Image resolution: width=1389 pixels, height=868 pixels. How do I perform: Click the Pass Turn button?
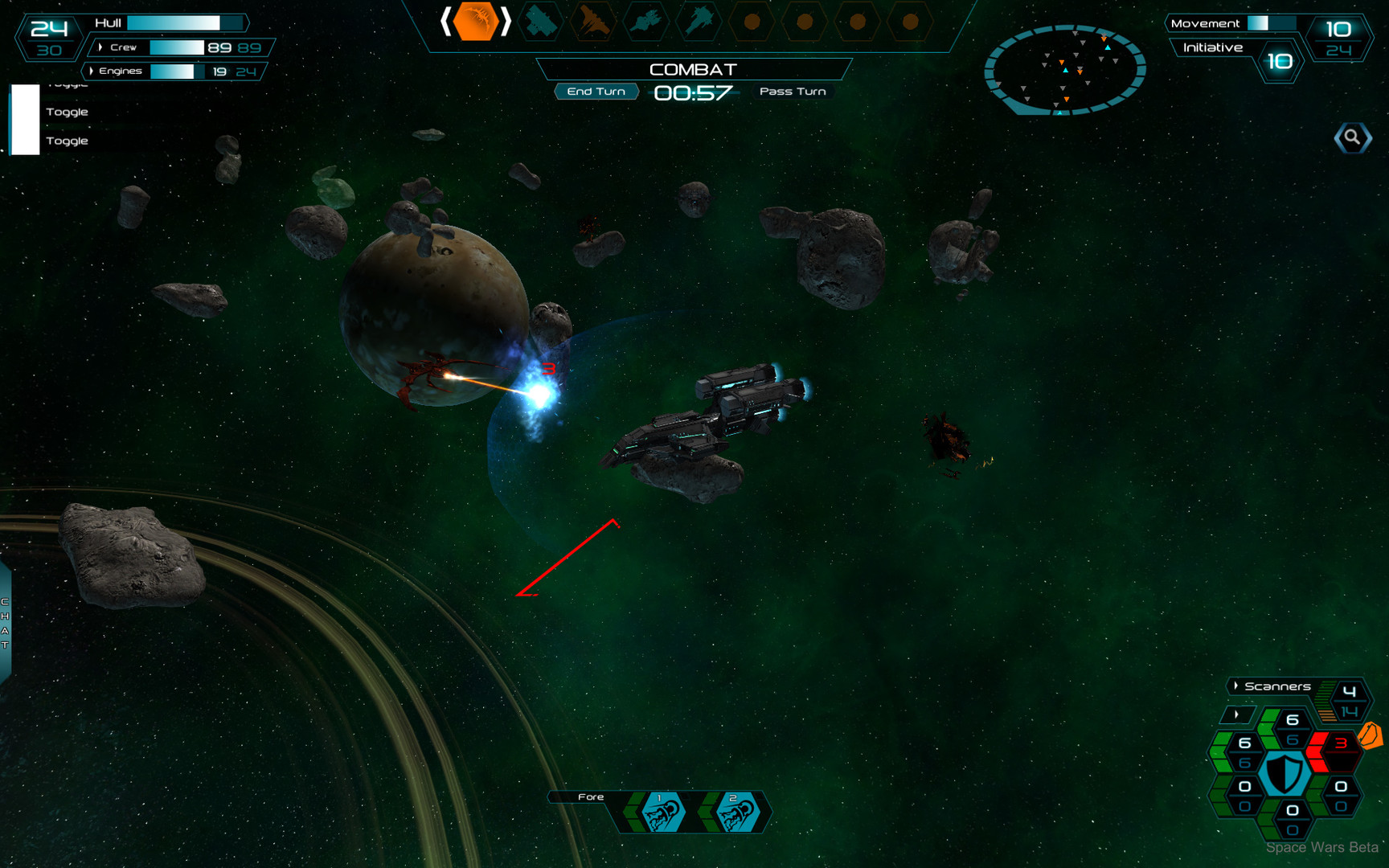[793, 92]
